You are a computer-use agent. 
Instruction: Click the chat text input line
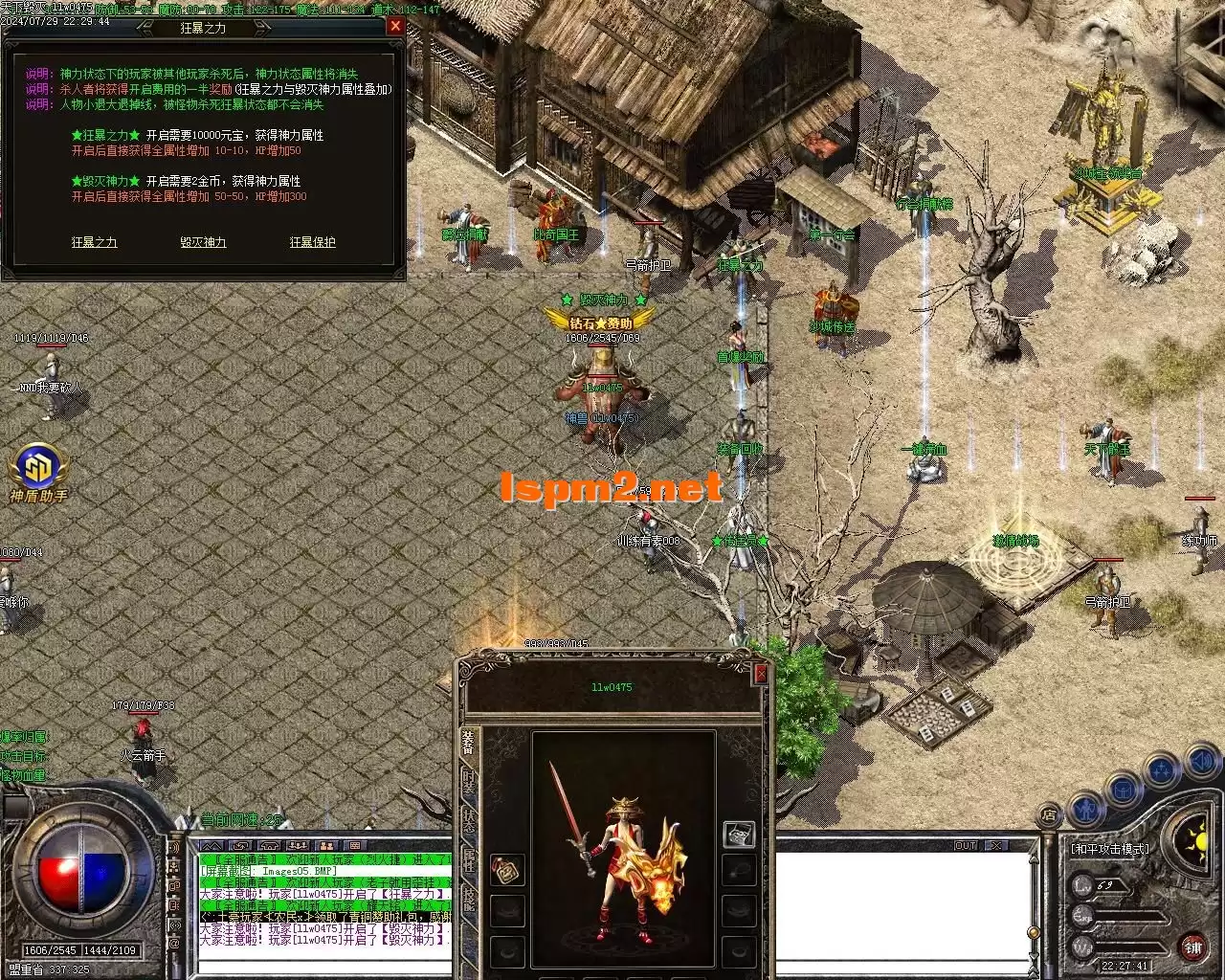[325, 965]
